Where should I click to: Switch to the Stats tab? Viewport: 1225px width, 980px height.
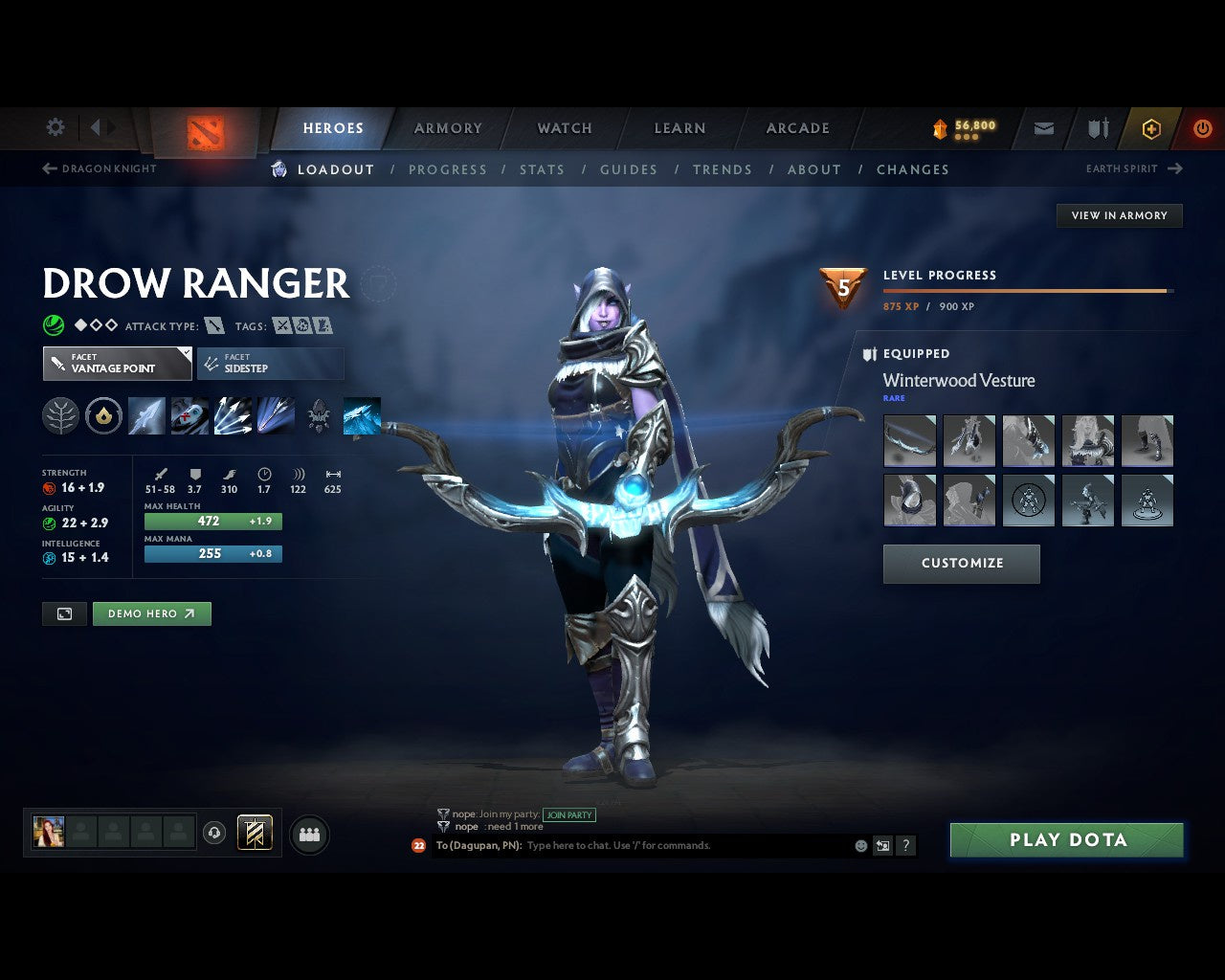point(543,169)
